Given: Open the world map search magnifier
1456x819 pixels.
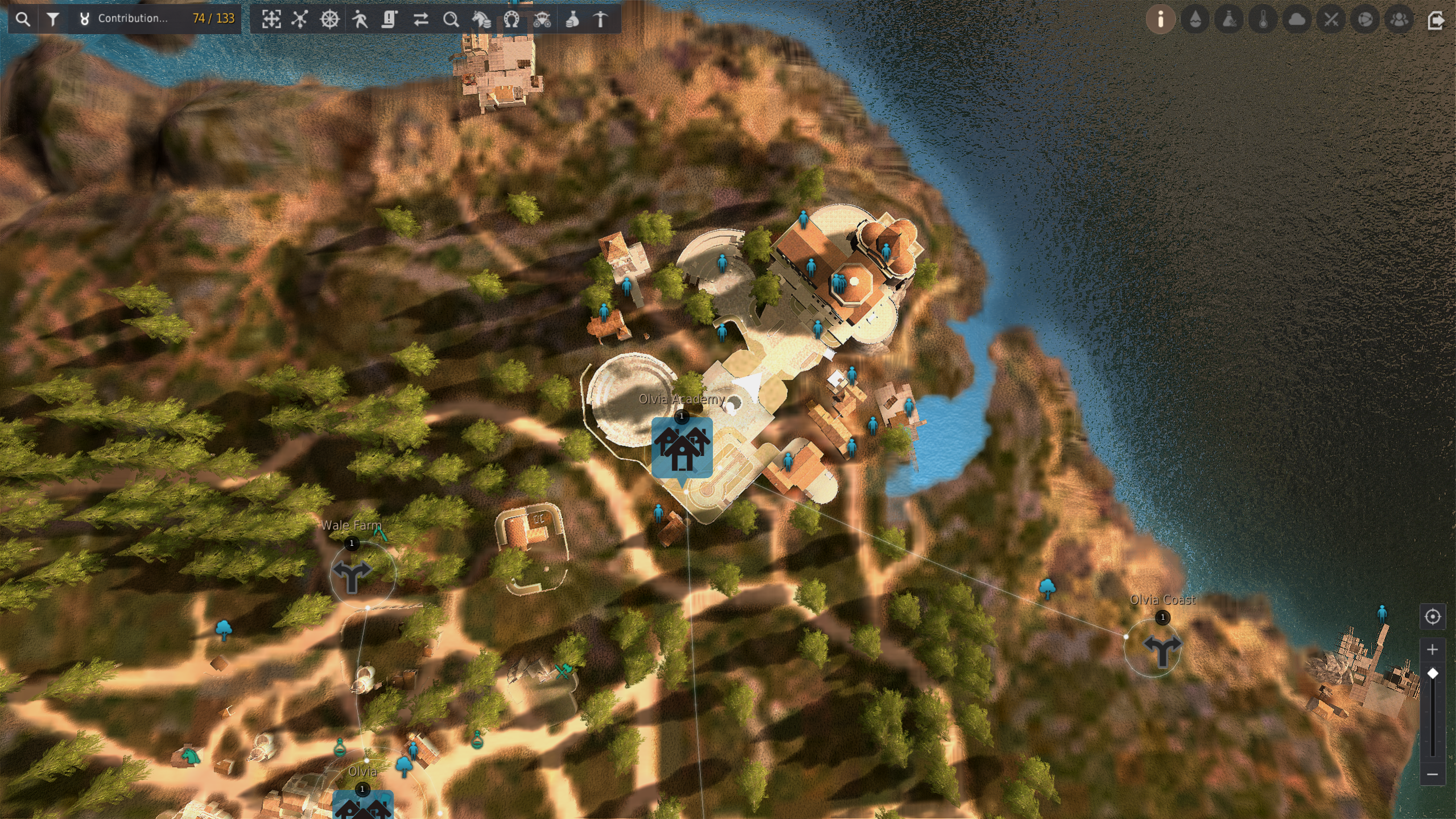Looking at the screenshot, I should point(23,19).
